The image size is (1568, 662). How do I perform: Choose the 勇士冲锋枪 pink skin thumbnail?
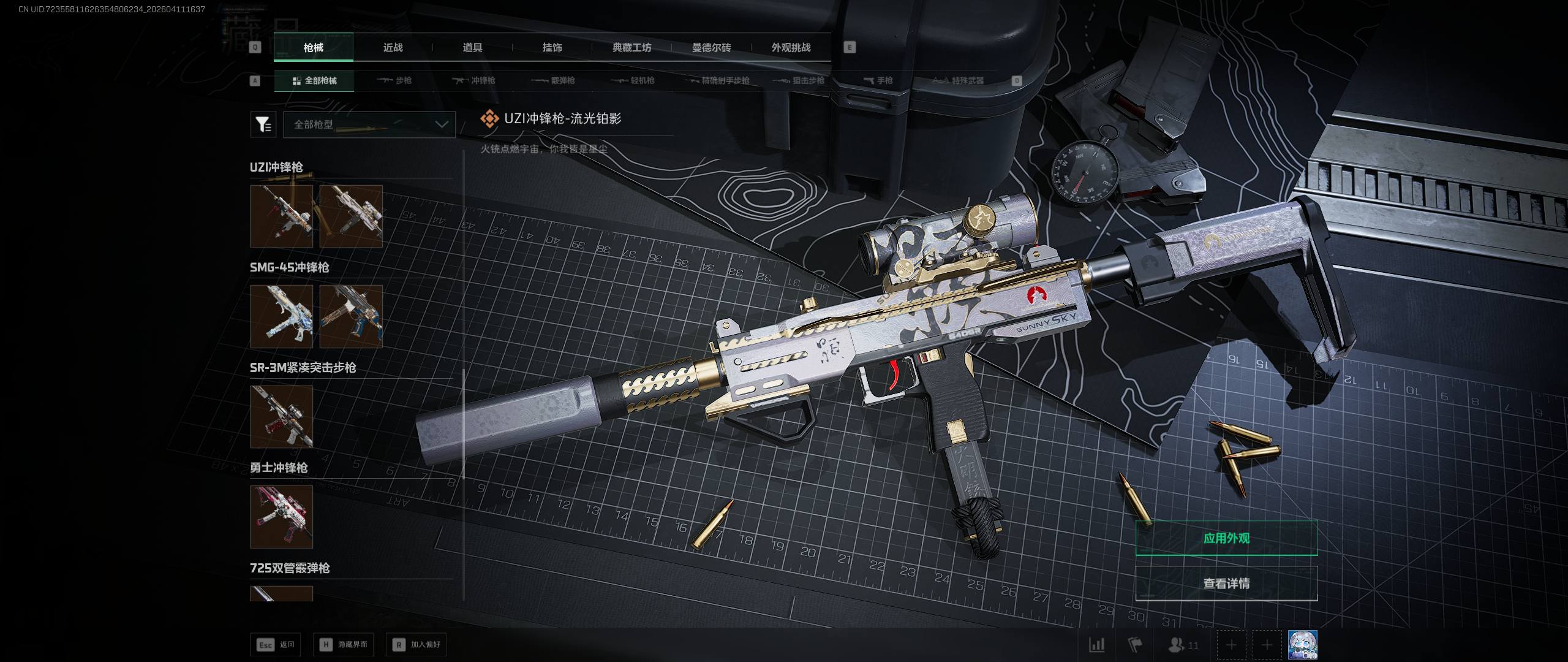[x=282, y=517]
